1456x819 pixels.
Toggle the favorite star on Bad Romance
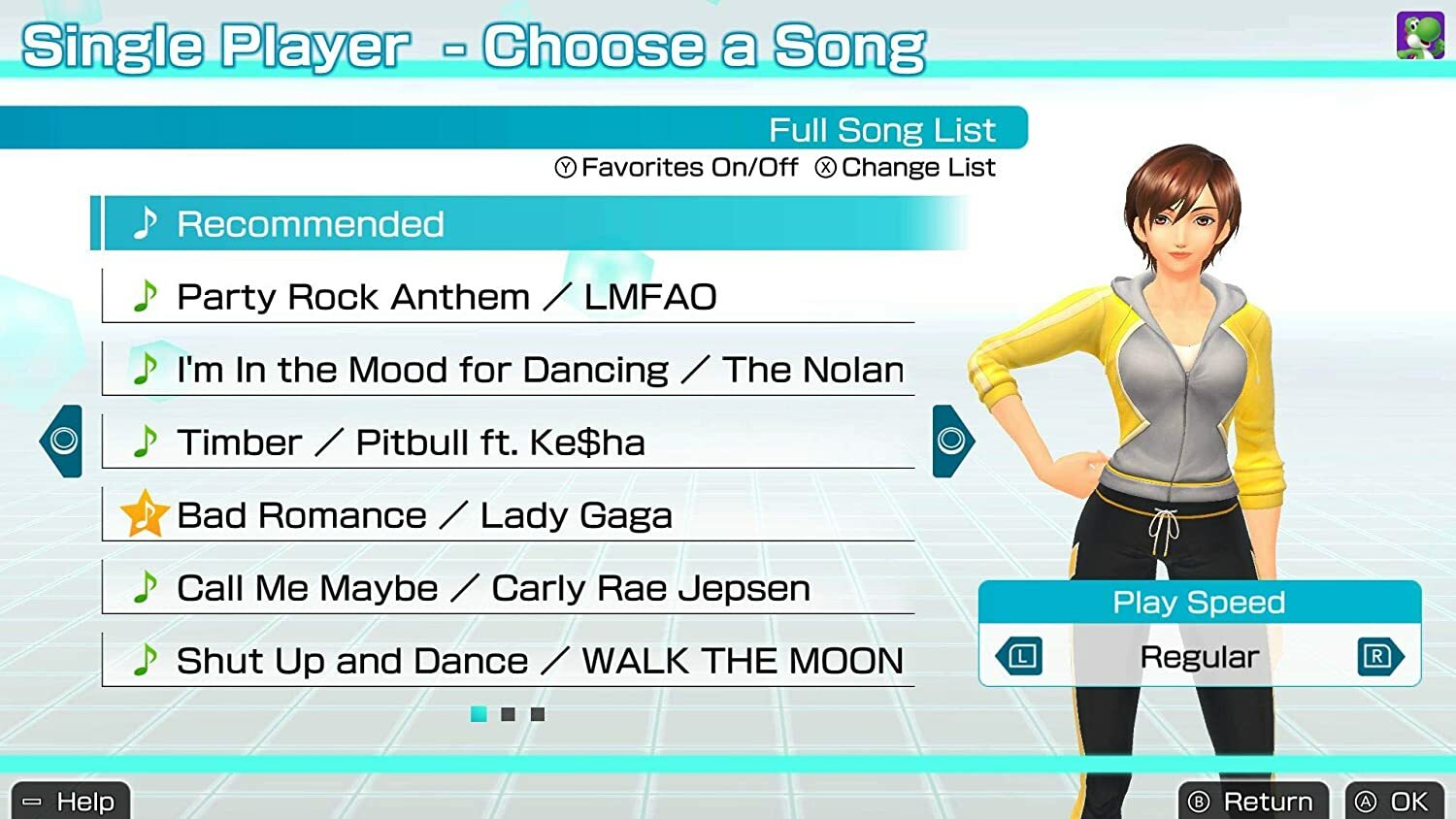[x=144, y=512]
